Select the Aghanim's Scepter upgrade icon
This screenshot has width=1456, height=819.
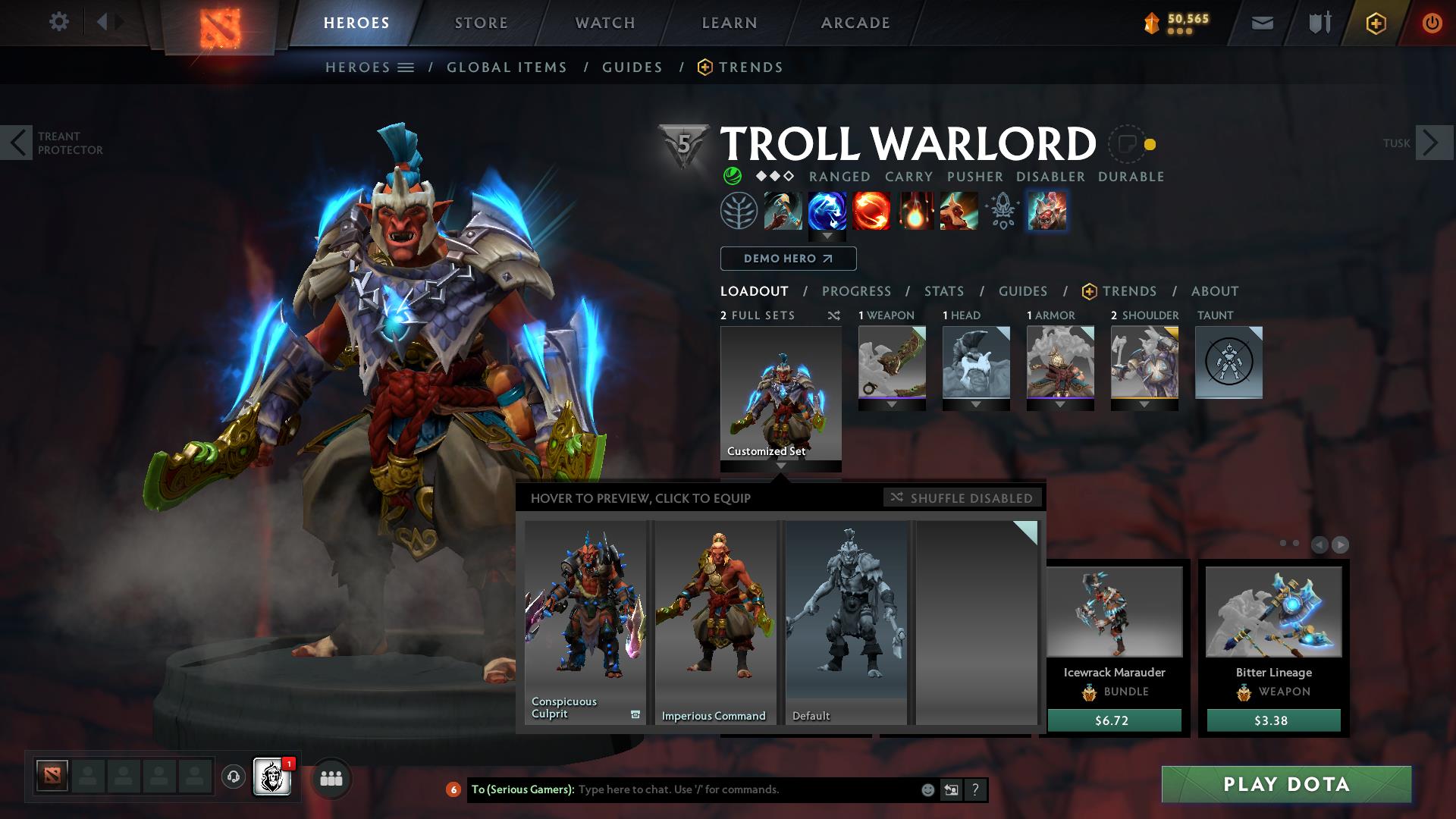tap(1001, 211)
